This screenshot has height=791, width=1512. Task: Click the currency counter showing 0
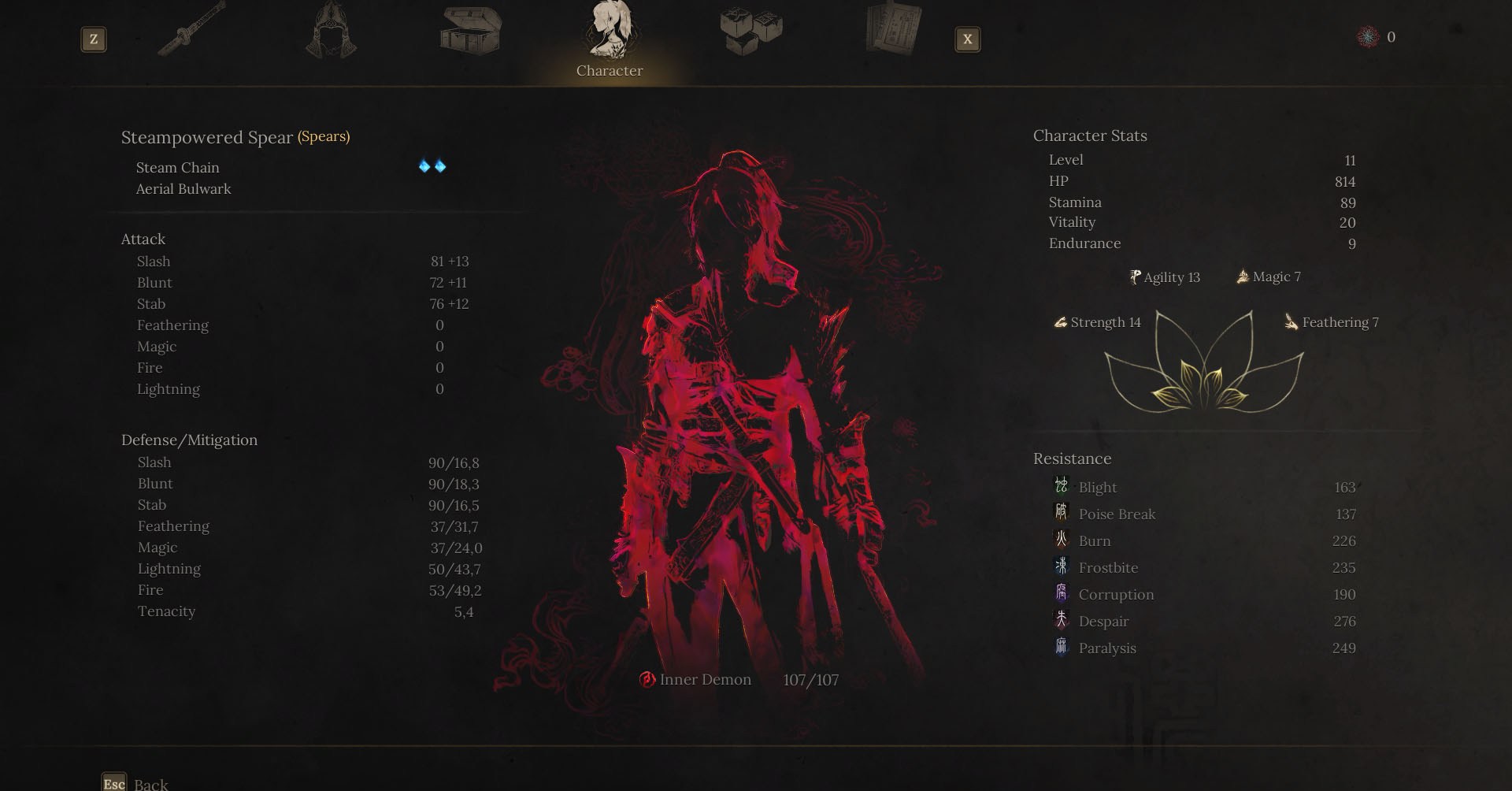[1380, 36]
